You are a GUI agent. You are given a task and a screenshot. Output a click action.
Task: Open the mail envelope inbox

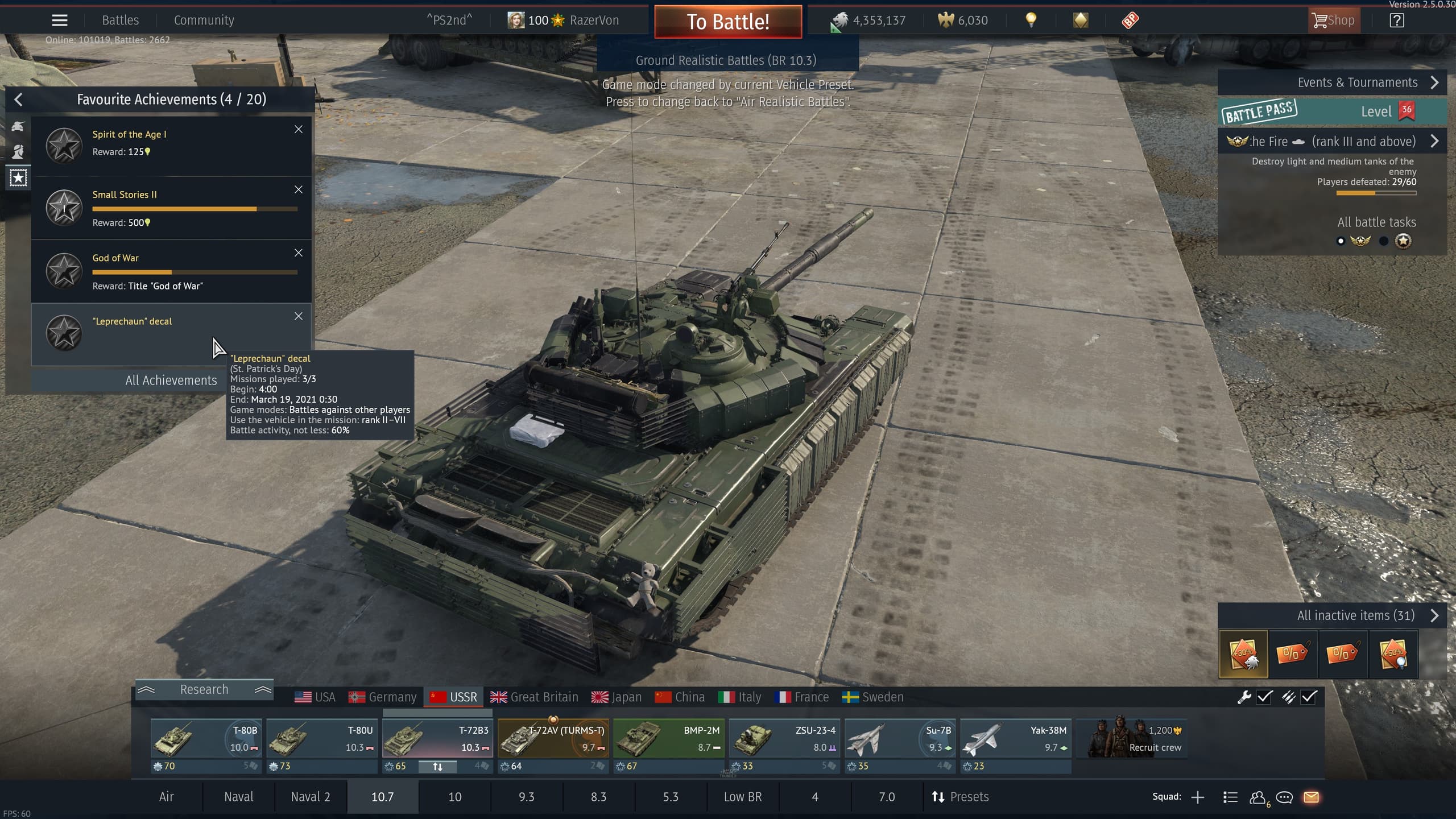pos(1311,797)
